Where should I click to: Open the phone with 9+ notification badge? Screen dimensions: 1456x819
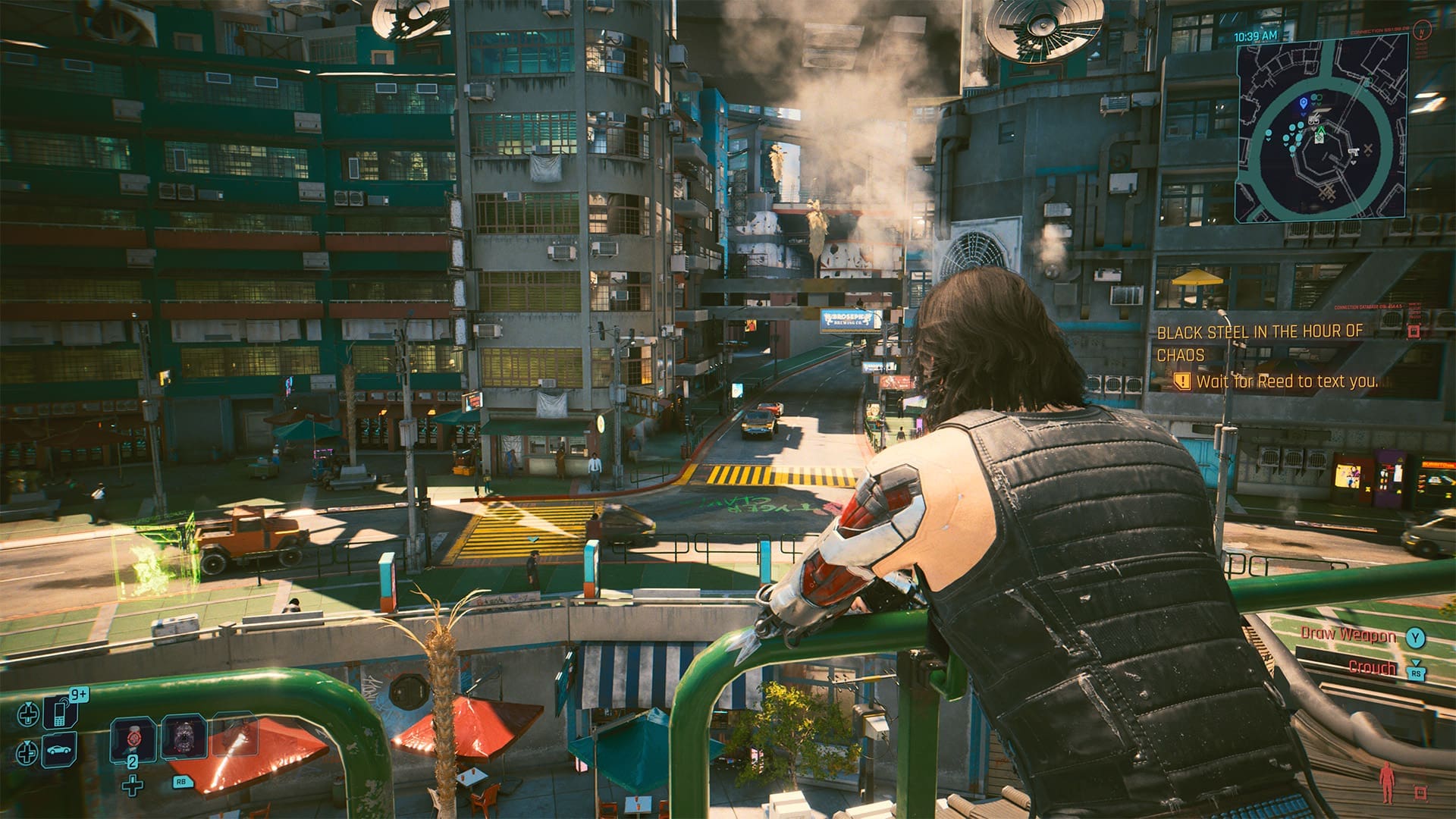(60, 714)
